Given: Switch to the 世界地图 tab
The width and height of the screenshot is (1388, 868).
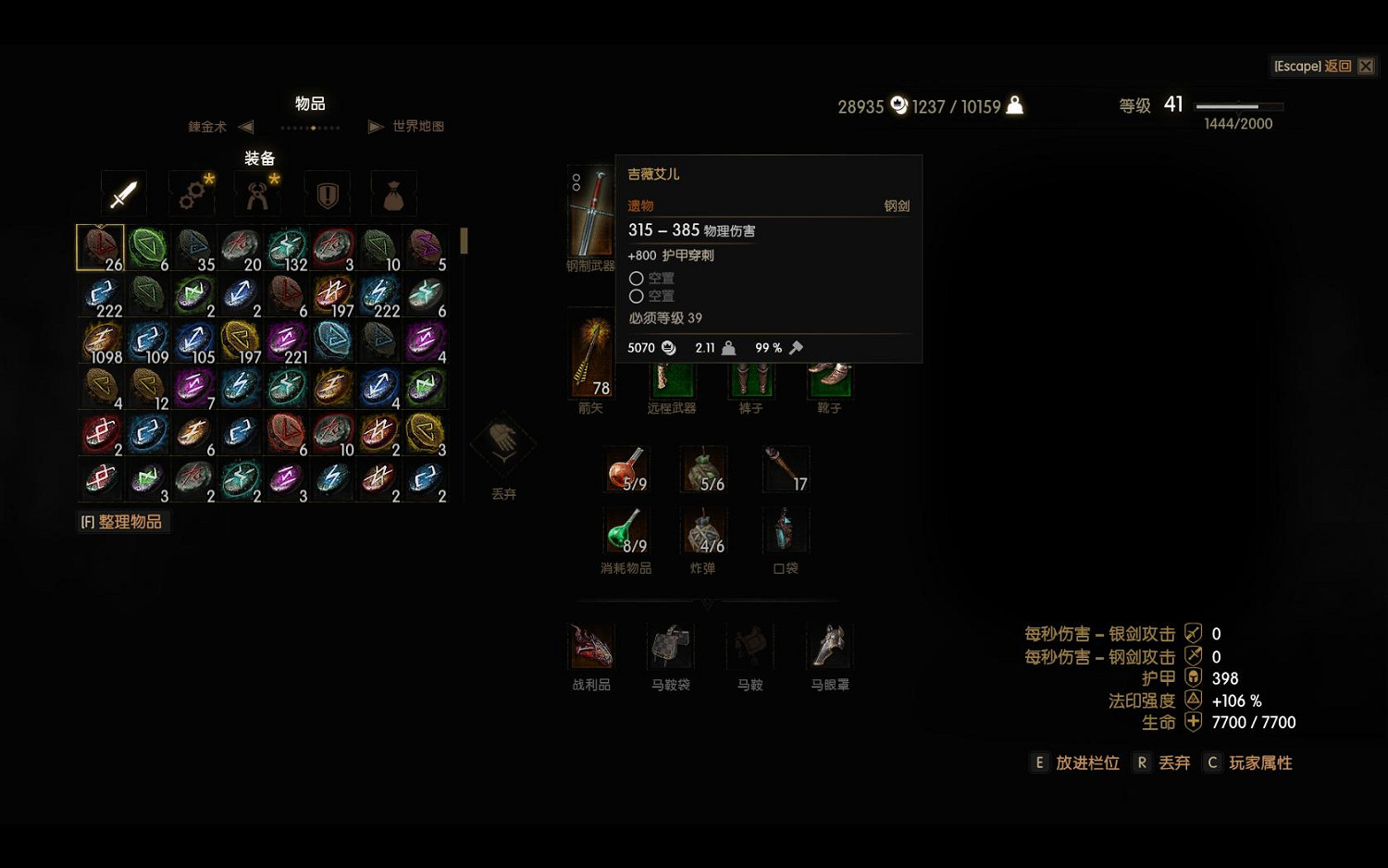Looking at the screenshot, I should tap(416, 126).
